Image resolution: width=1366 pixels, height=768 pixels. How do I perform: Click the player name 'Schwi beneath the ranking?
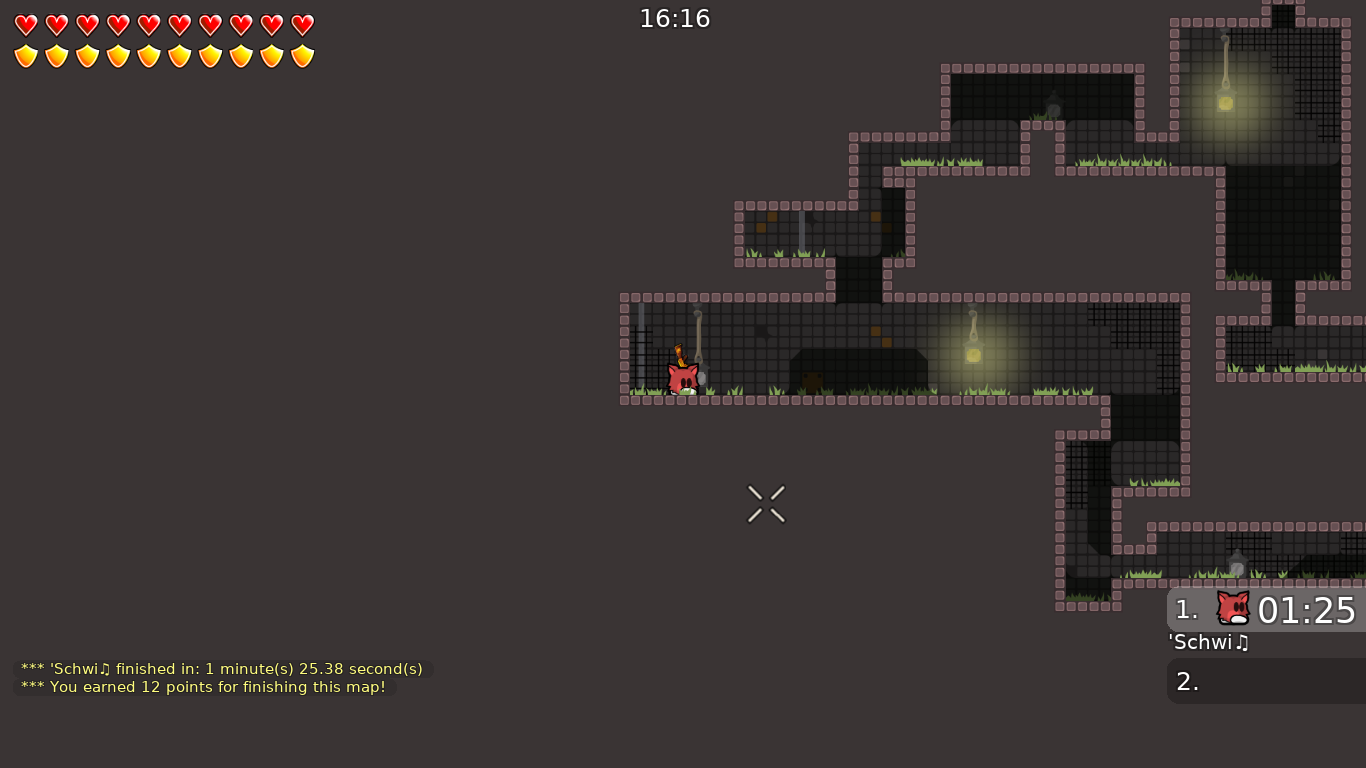pyautogui.click(x=1207, y=643)
